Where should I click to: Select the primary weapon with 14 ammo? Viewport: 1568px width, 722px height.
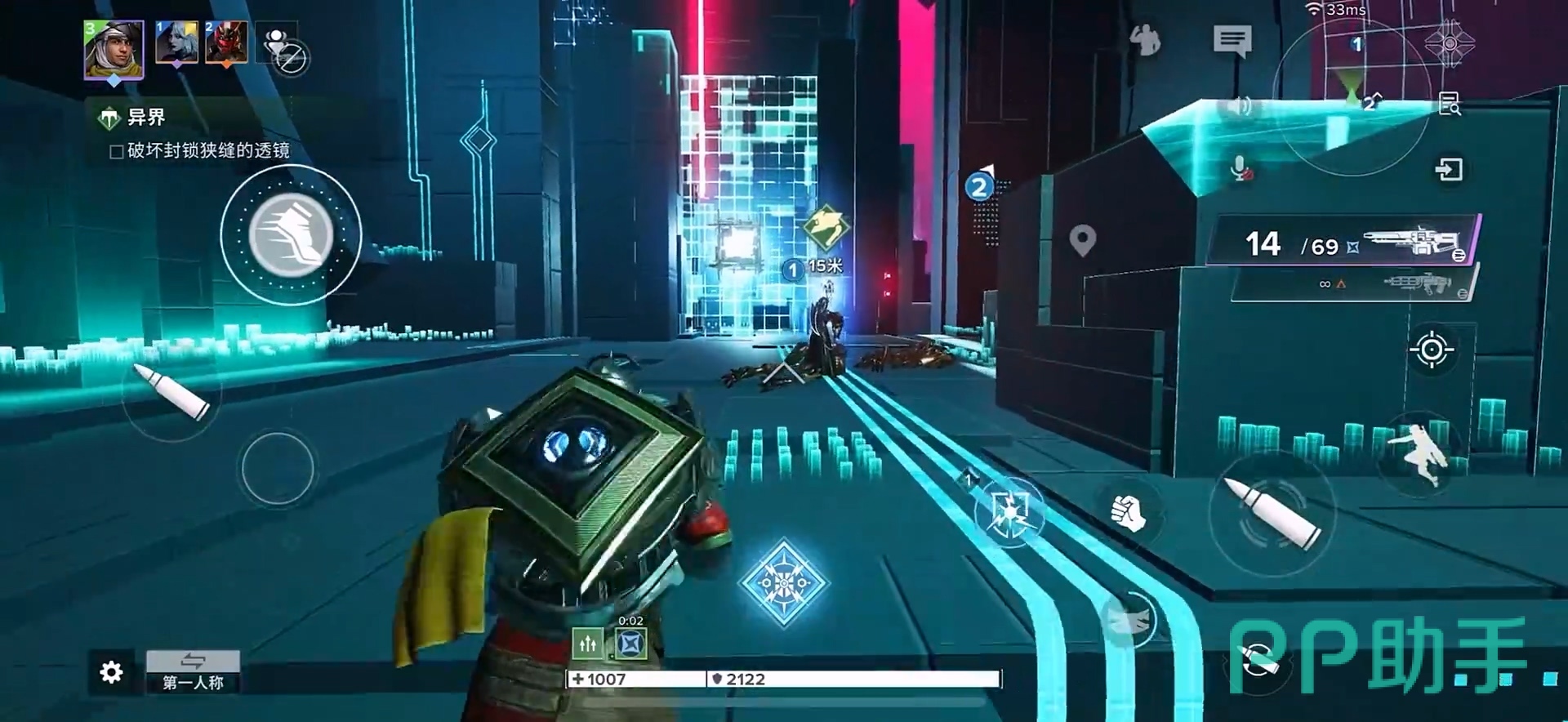[x=1345, y=242]
